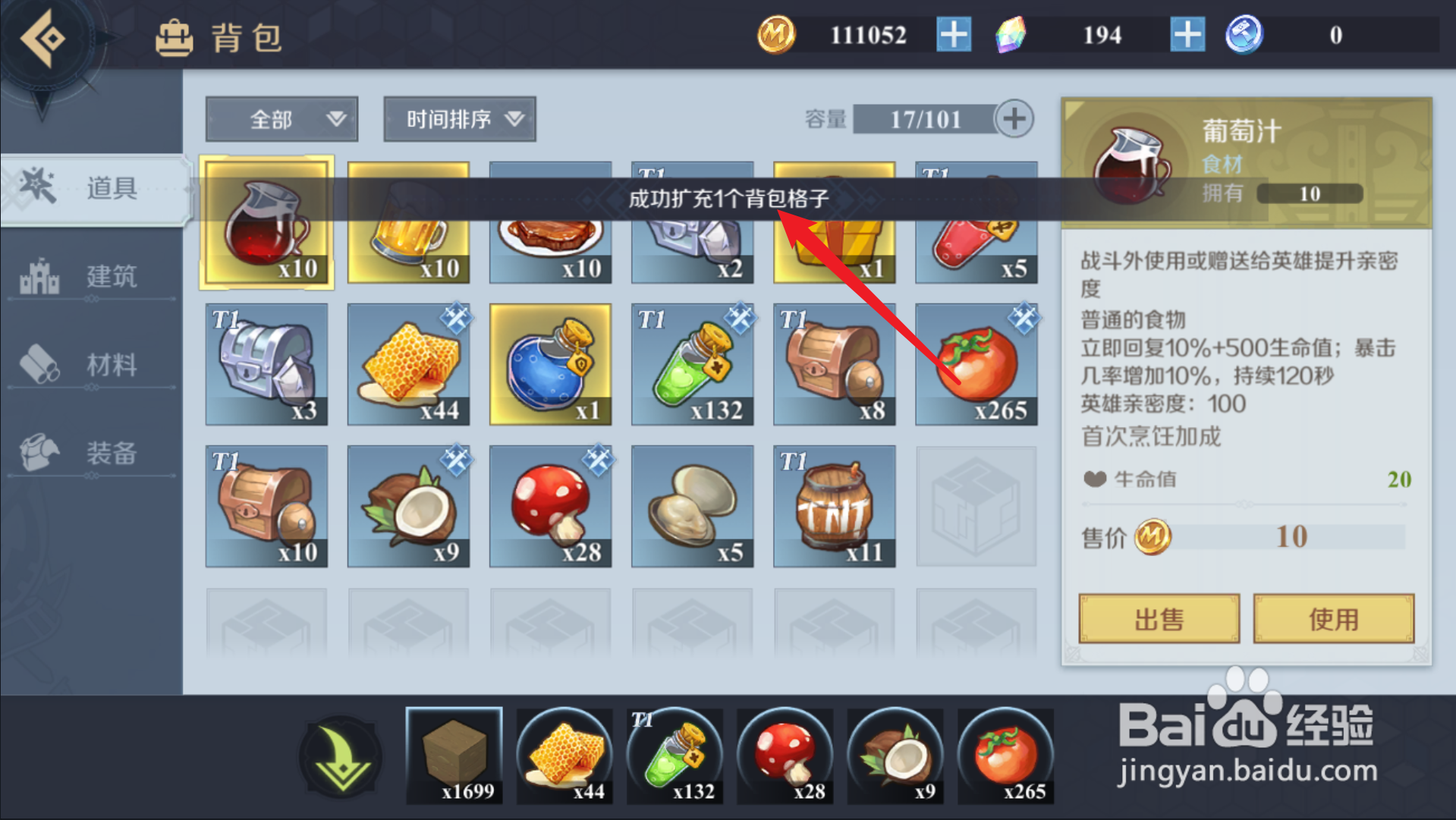
Task: Click the capacity bar showing 17/101
Action: (x=926, y=119)
